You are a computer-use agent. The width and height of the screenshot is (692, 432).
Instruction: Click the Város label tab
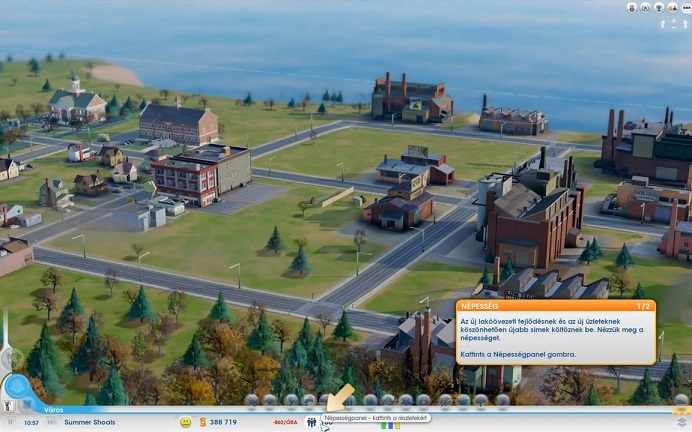pos(54,409)
